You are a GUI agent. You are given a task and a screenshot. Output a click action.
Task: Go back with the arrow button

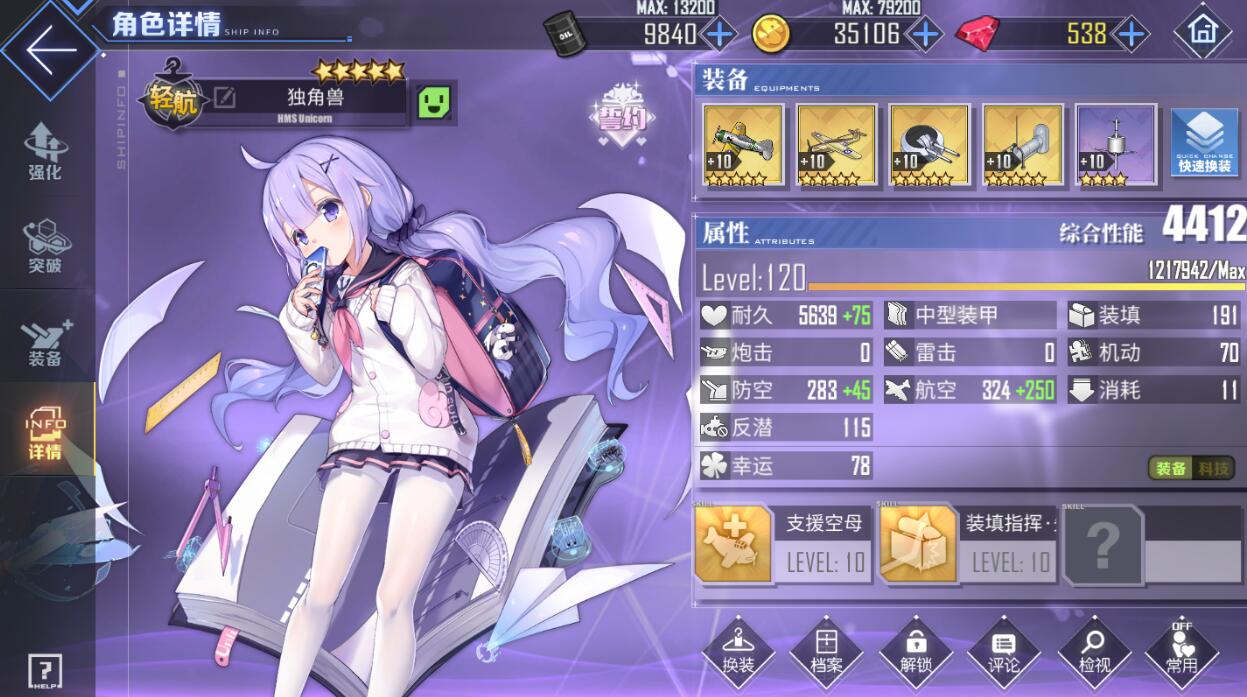pos(50,48)
